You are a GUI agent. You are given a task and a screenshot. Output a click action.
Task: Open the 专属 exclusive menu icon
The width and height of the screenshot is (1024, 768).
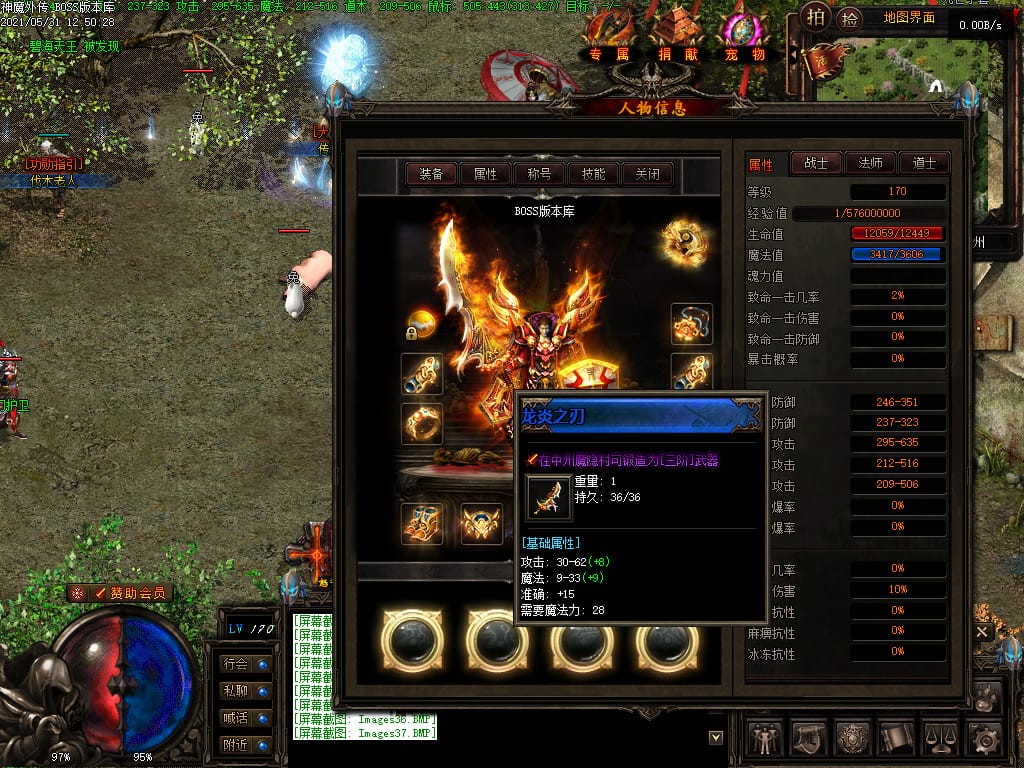[x=609, y=38]
